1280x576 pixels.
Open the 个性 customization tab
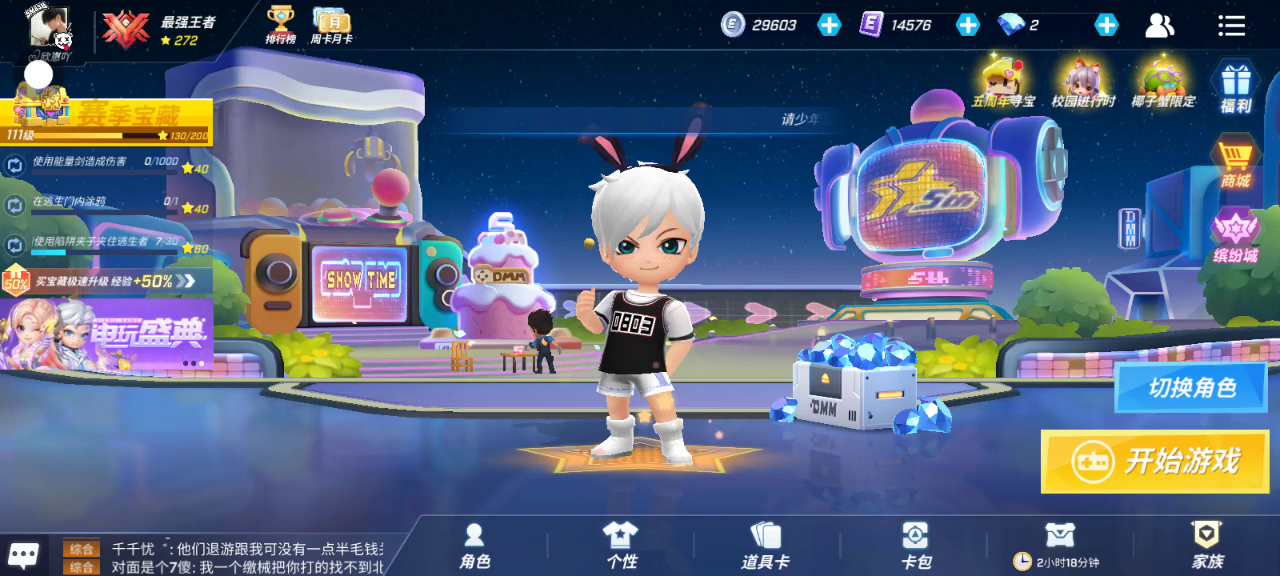(x=621, y=546)
